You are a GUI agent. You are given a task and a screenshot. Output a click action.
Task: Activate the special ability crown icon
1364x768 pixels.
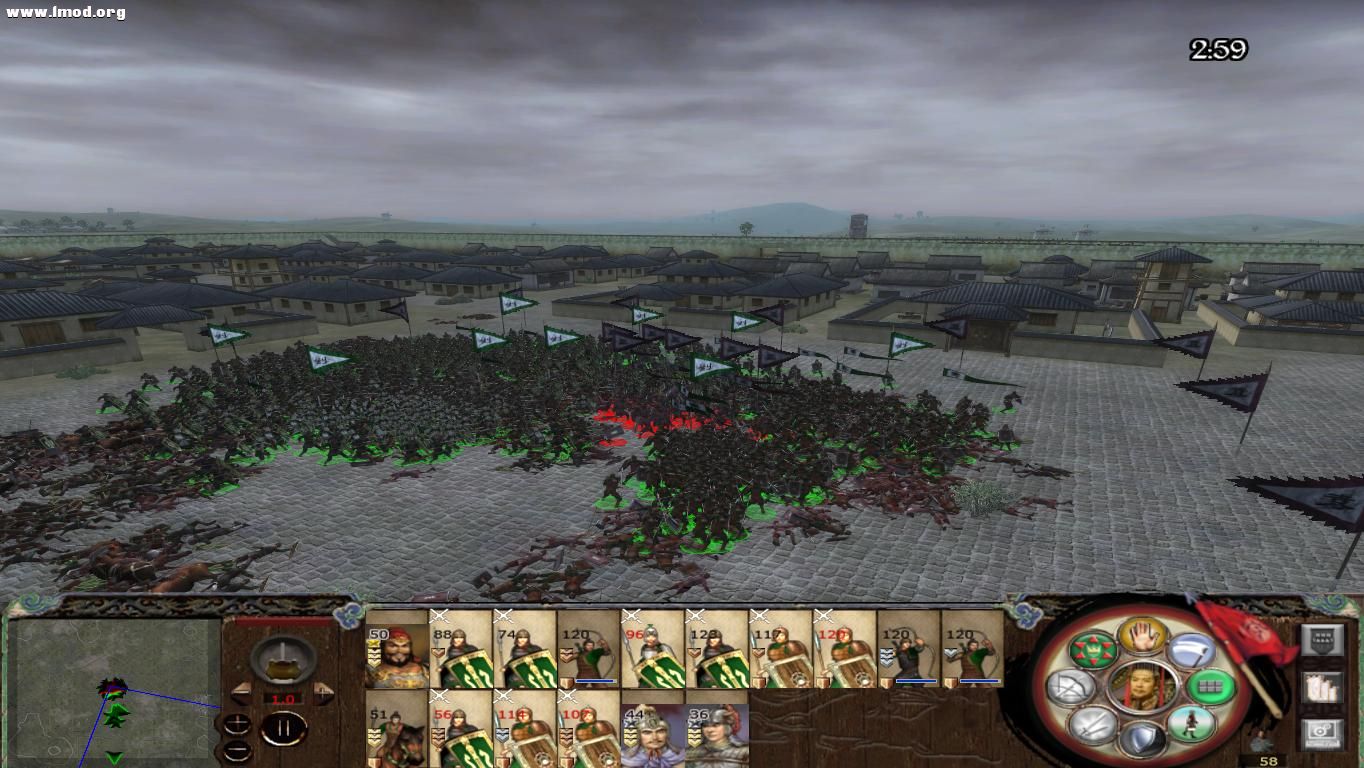pos(1093,650)
